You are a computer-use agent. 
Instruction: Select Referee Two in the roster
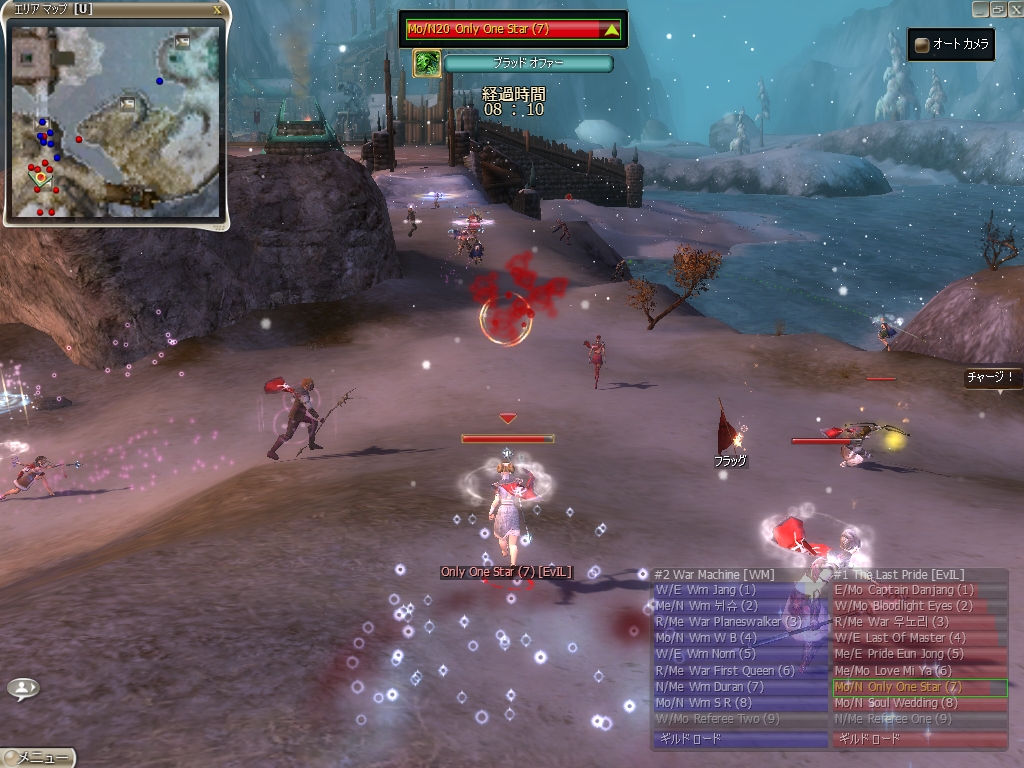point(739,719)
